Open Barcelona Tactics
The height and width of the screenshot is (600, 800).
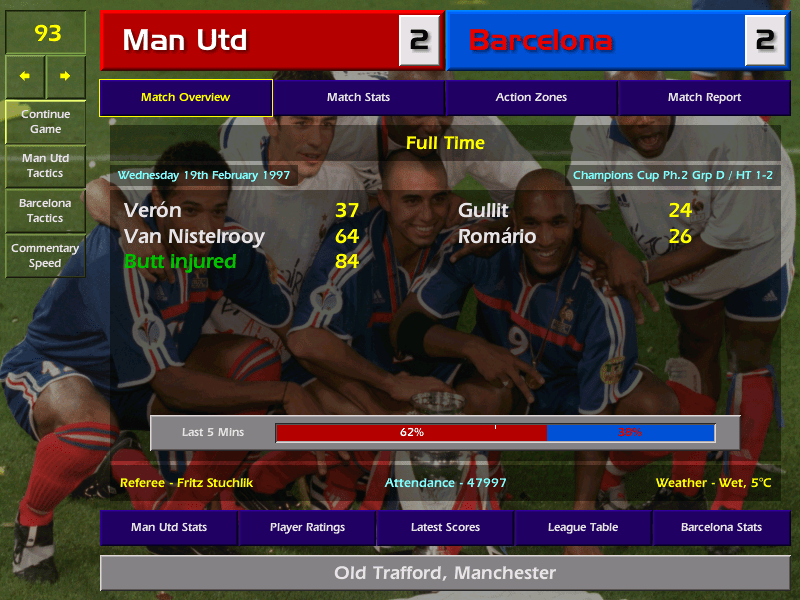pyautogui.click(x=45, y=210)
